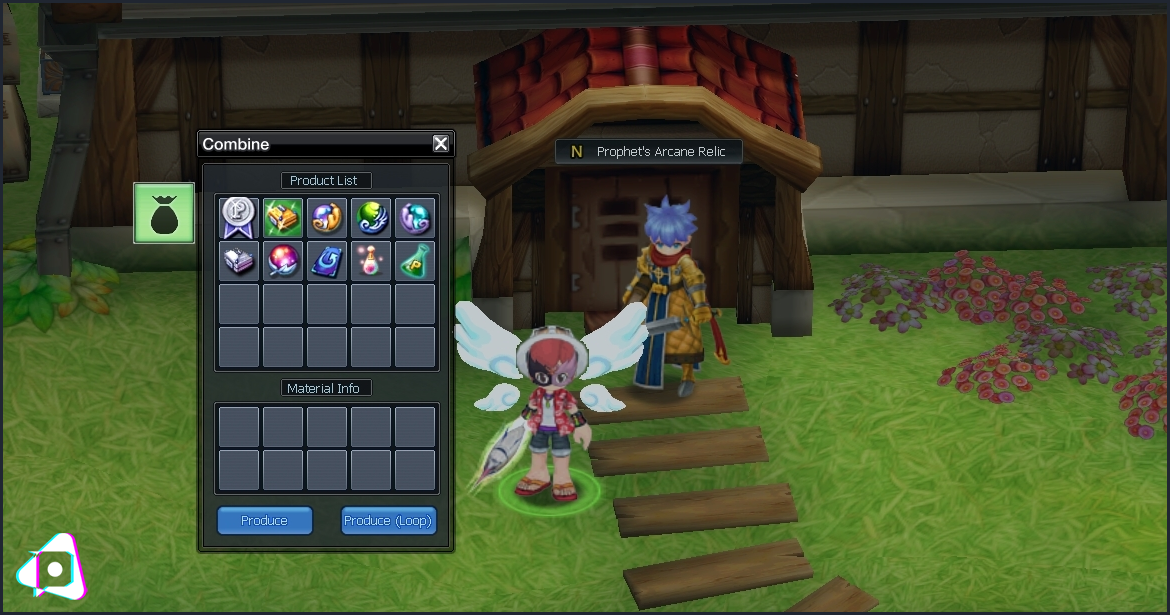
Task: Select the silver P medal product
Action: click(239, 217)
